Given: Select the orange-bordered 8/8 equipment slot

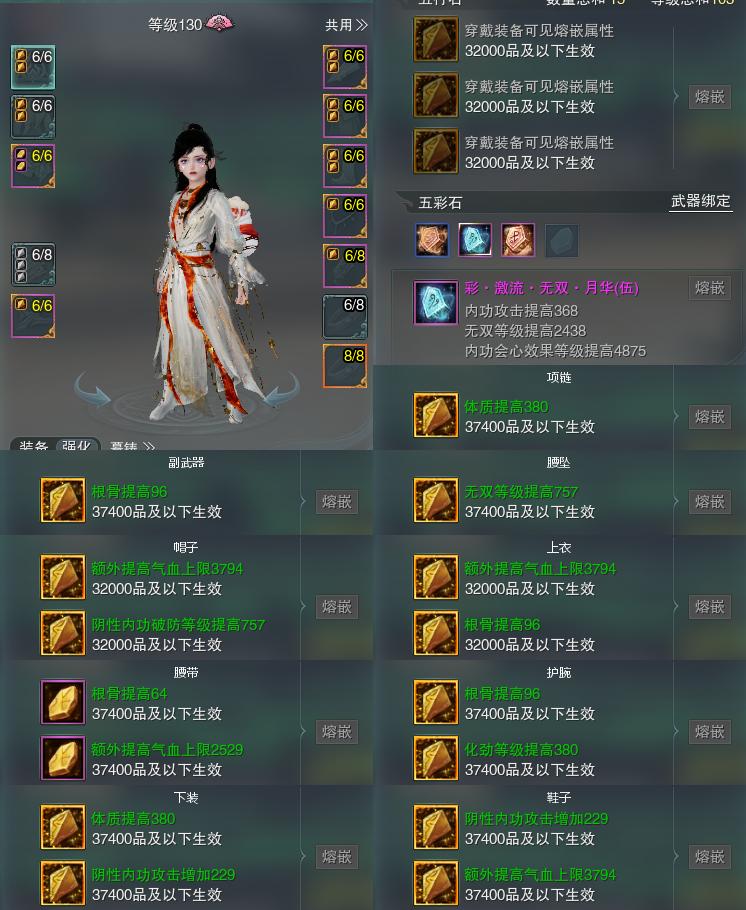Looking at the screenshot, I should (345, 366).
